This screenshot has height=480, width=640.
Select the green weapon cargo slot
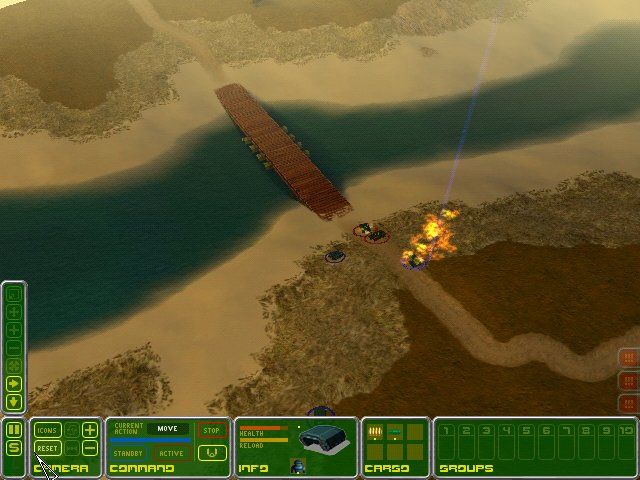(397, 432)
